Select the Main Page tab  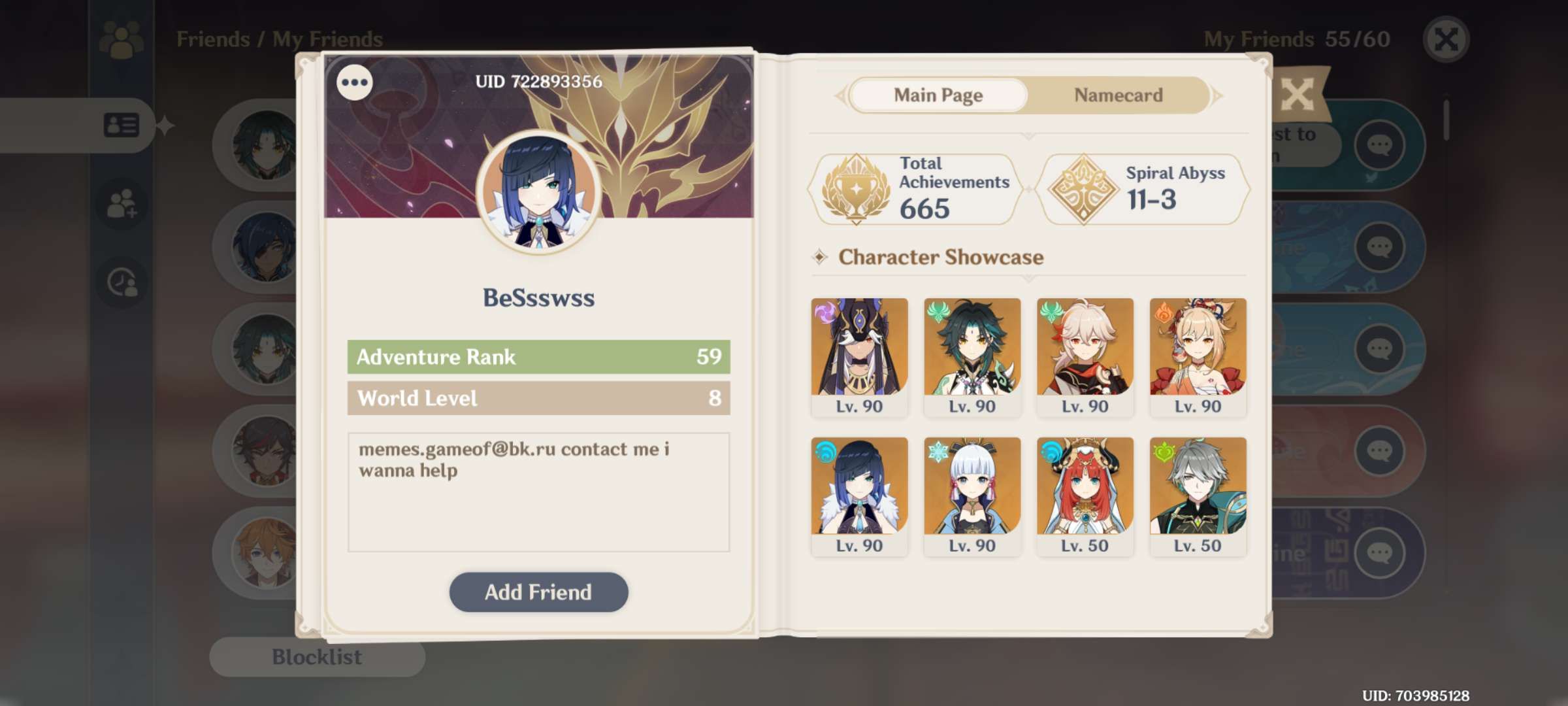click(x=939, y=95)
